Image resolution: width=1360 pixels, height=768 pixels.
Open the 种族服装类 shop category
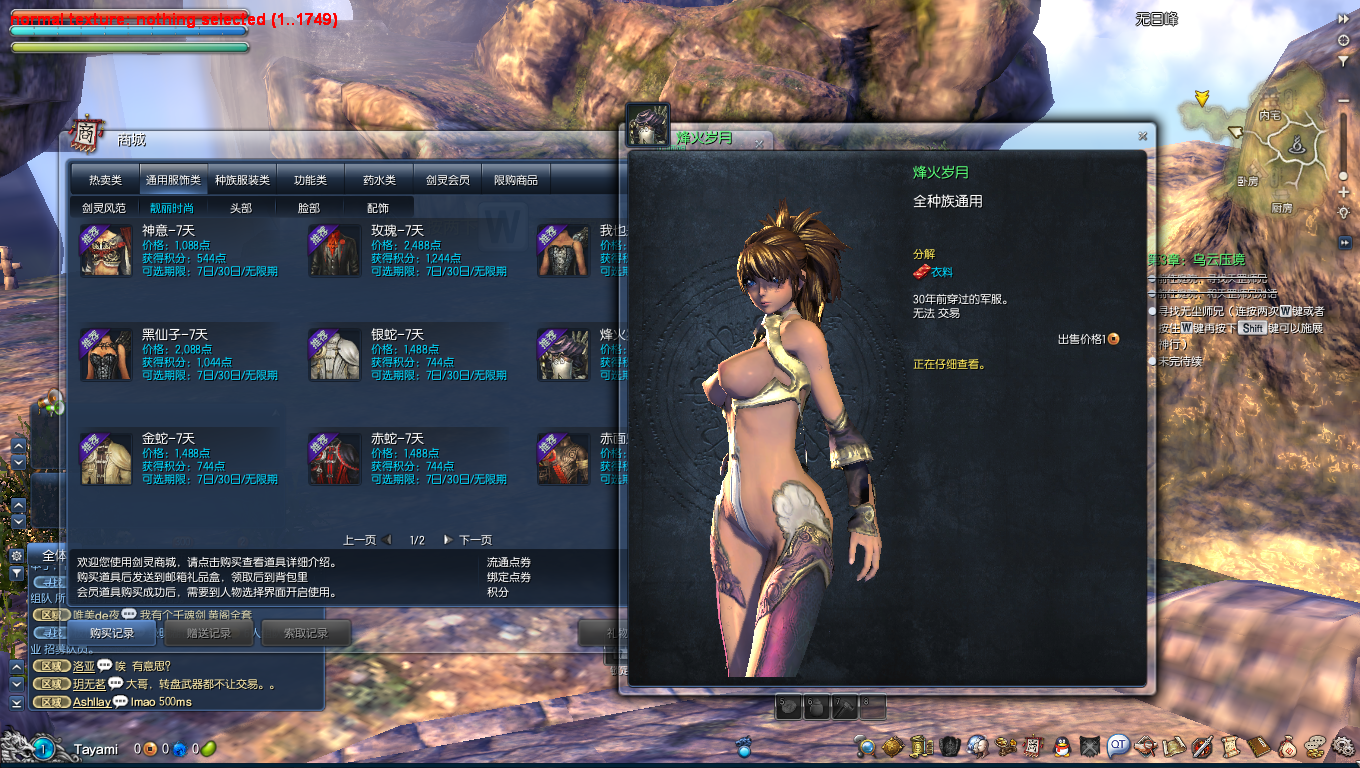(x=242, y=180)
